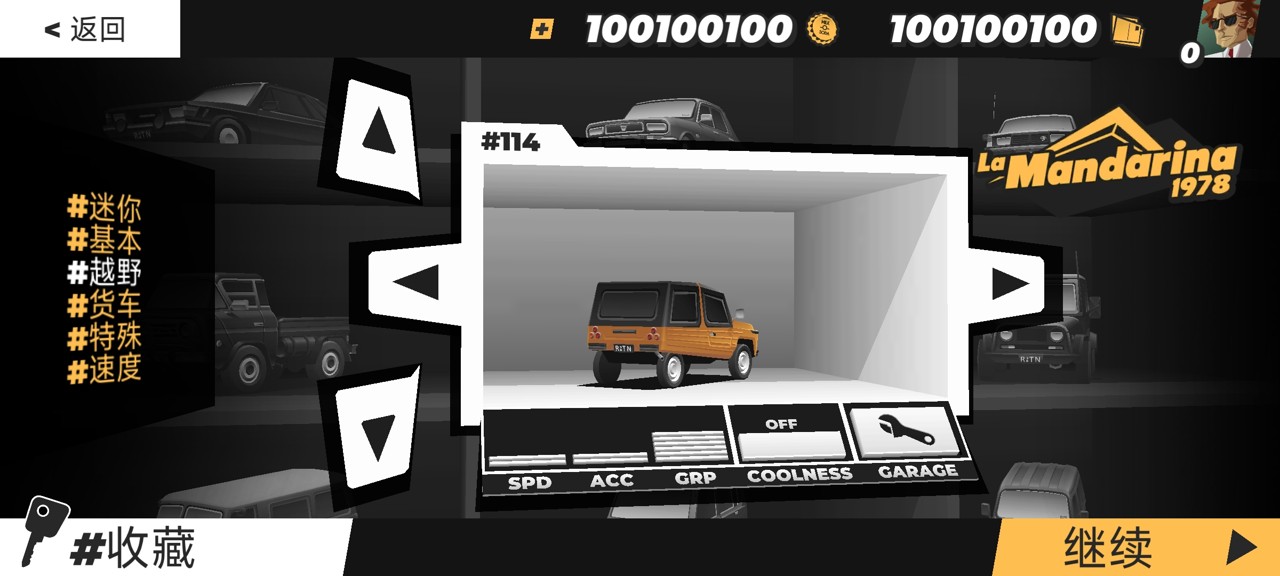Image resolution: width=1280 pixels, height=576 pixels.
Task: Continue with the 继续 button
Action: (x=1140, y=547)
